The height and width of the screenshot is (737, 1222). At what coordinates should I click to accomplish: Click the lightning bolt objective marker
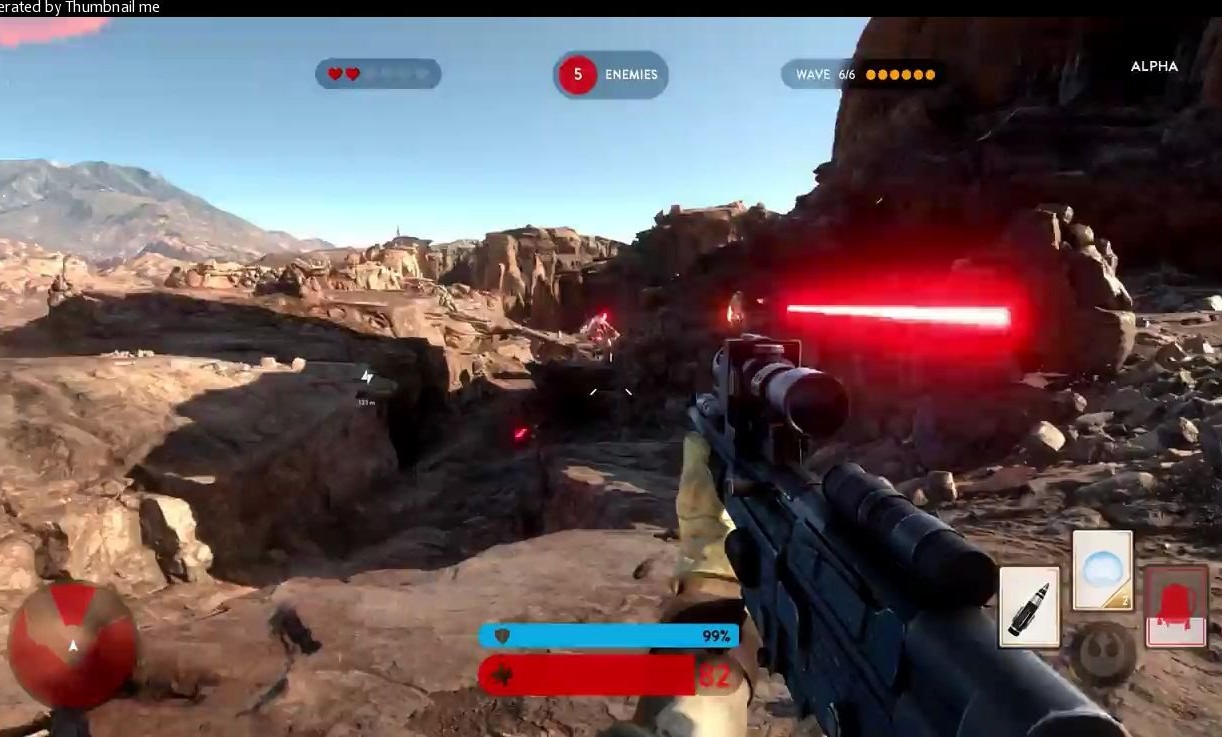point(367,377)
